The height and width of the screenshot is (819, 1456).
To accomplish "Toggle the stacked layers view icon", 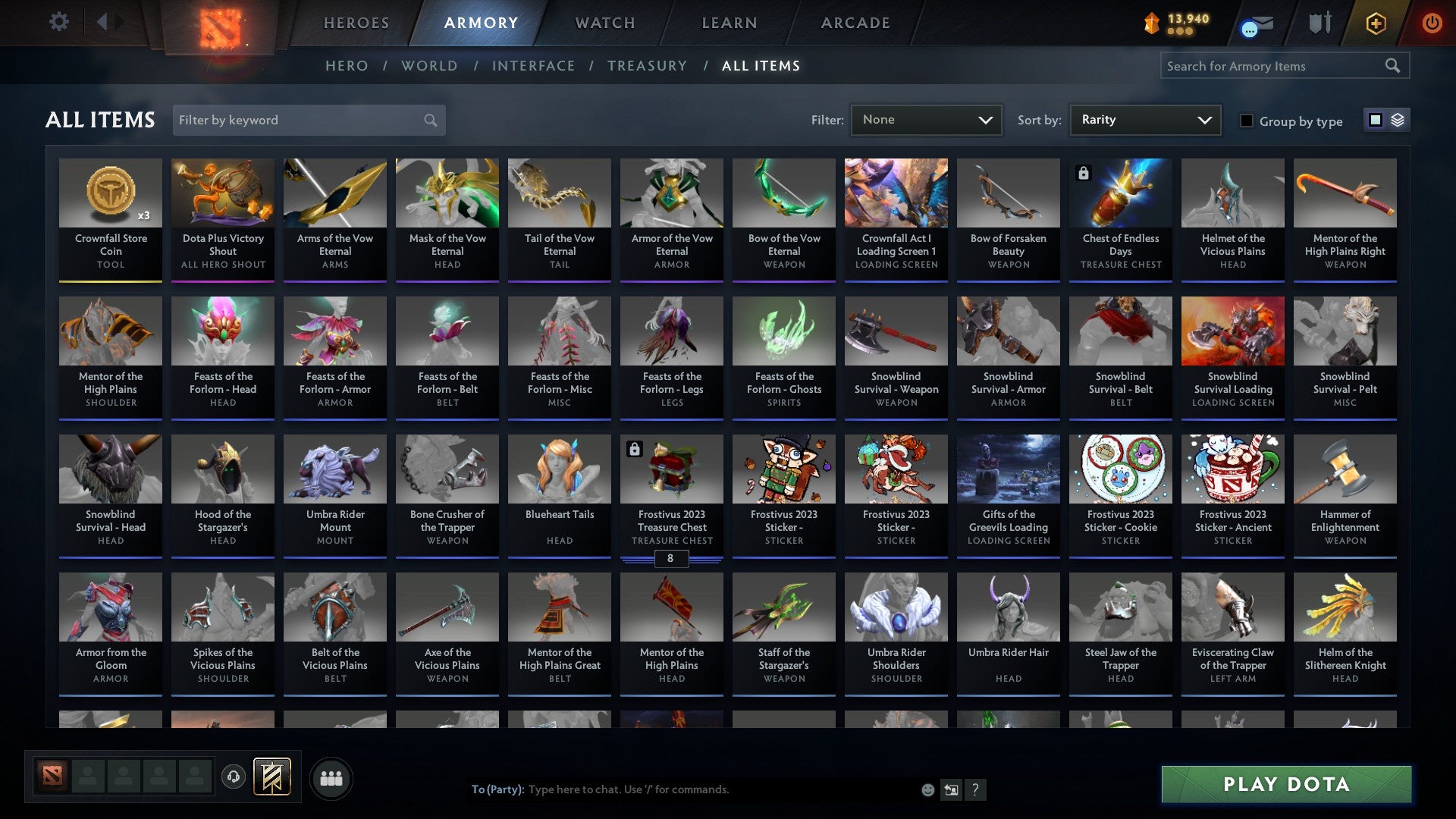I will click(1397, 120).
